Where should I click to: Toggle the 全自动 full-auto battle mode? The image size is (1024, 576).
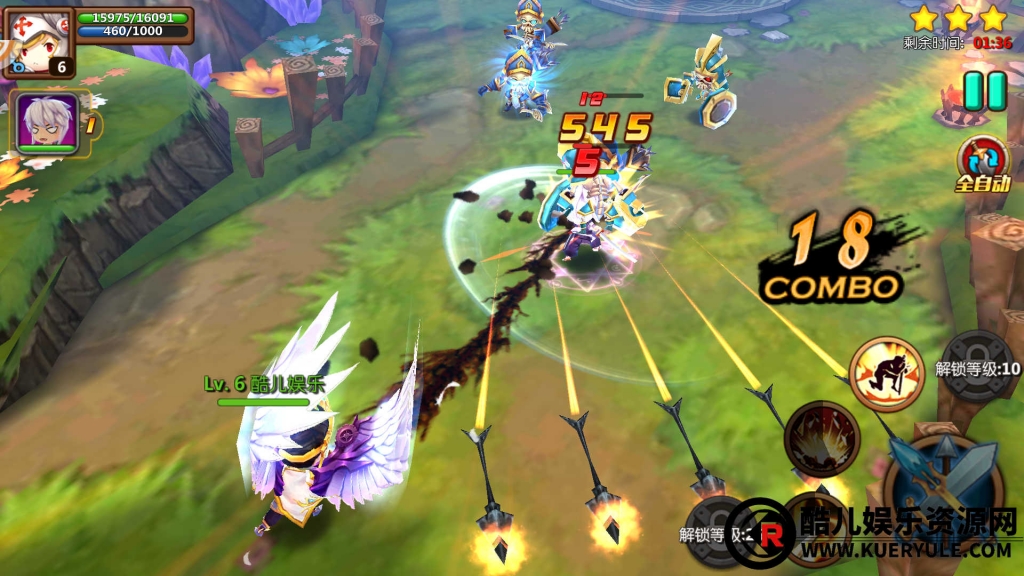984,162
